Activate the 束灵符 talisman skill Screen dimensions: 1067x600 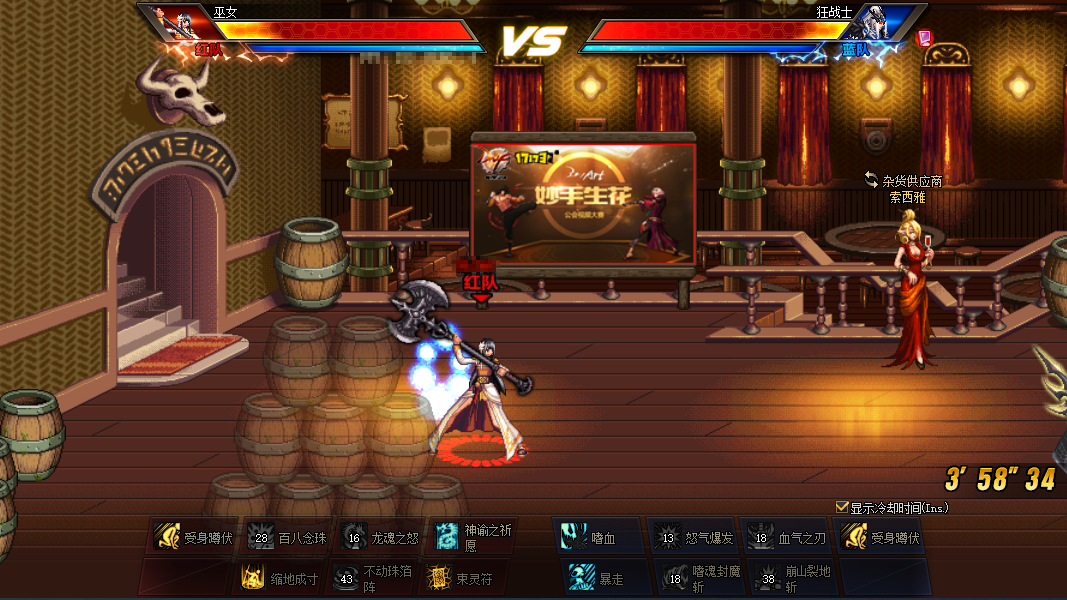pyautogui.click(x=439, y=578)
